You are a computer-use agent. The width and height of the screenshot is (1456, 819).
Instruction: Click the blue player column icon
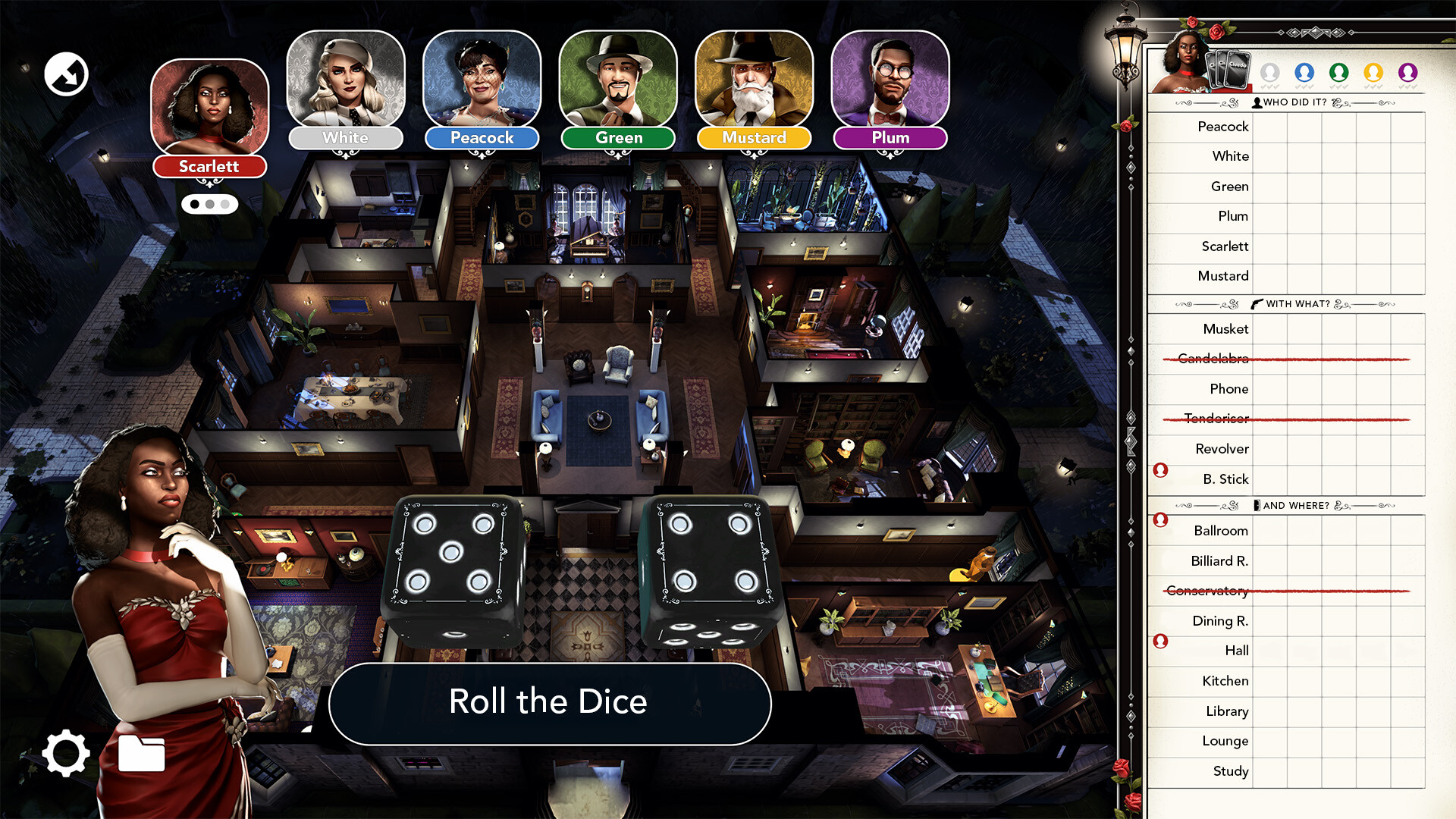(1304, 72)
